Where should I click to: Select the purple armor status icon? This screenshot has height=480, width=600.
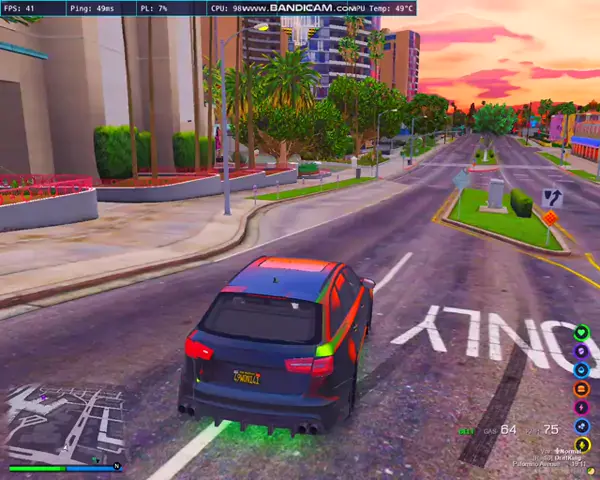pos(582,351)
